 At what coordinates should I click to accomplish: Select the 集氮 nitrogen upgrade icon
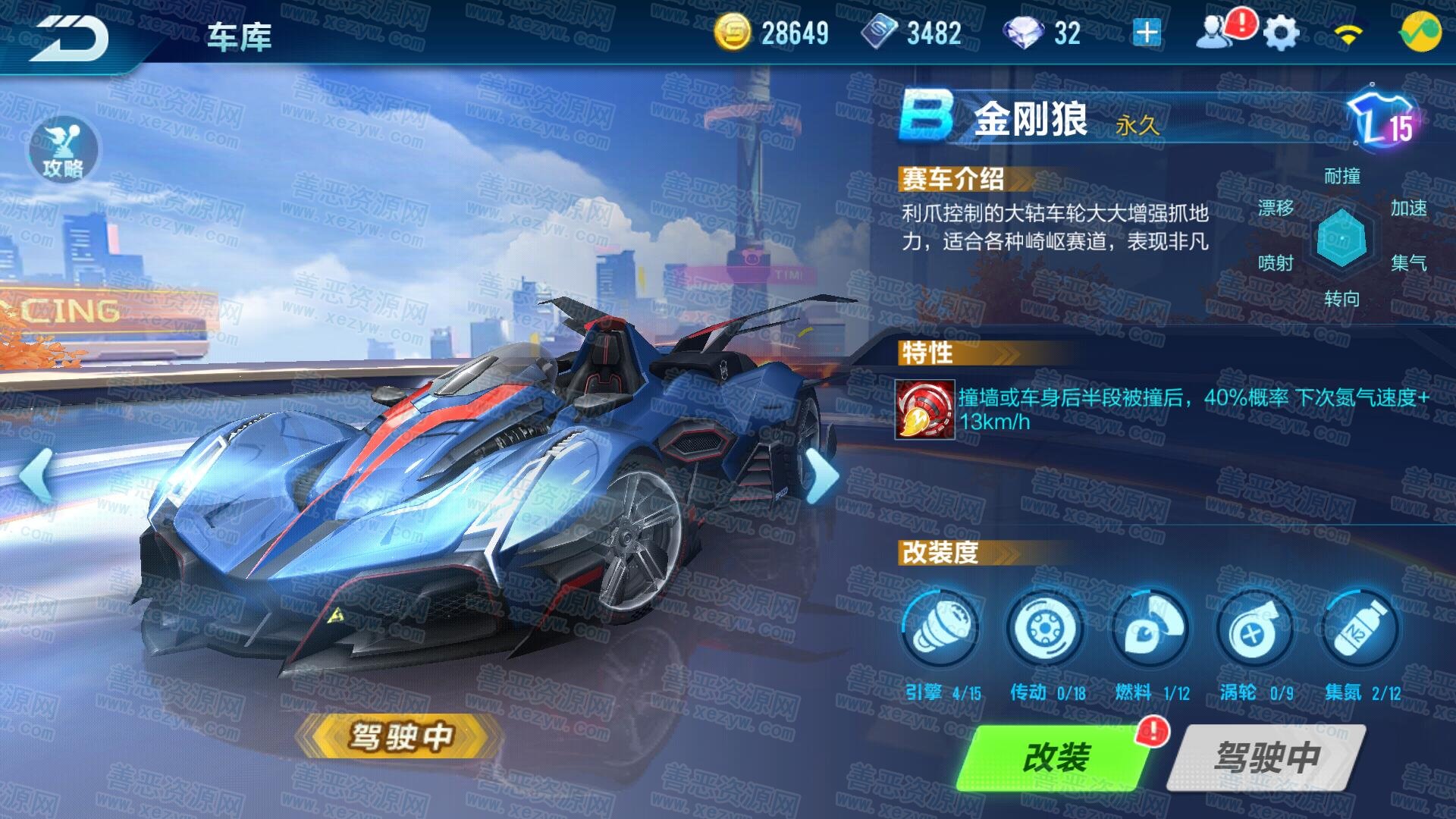point(1360,629)
